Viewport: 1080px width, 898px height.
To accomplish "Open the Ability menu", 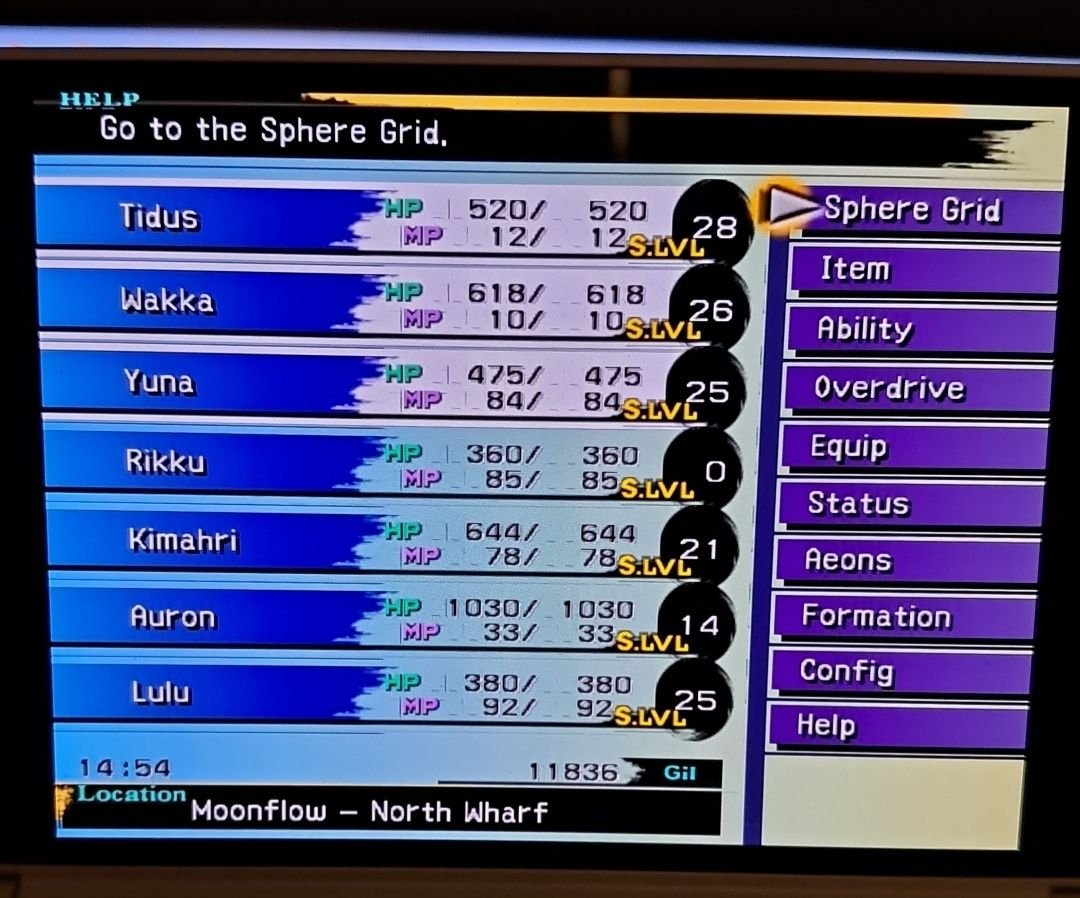I will pyautogui.click(x=918, y=329).
